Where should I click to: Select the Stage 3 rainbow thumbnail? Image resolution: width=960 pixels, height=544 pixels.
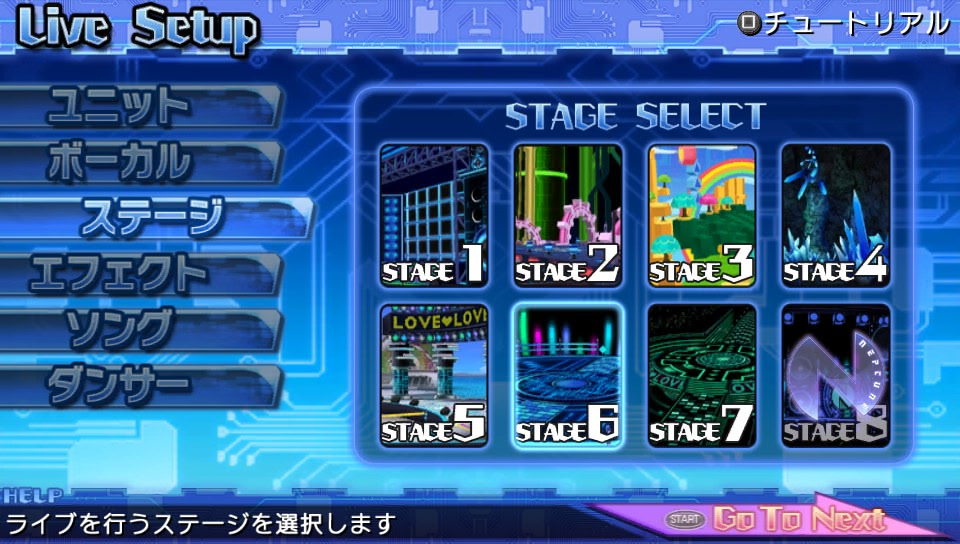[702, 215]
